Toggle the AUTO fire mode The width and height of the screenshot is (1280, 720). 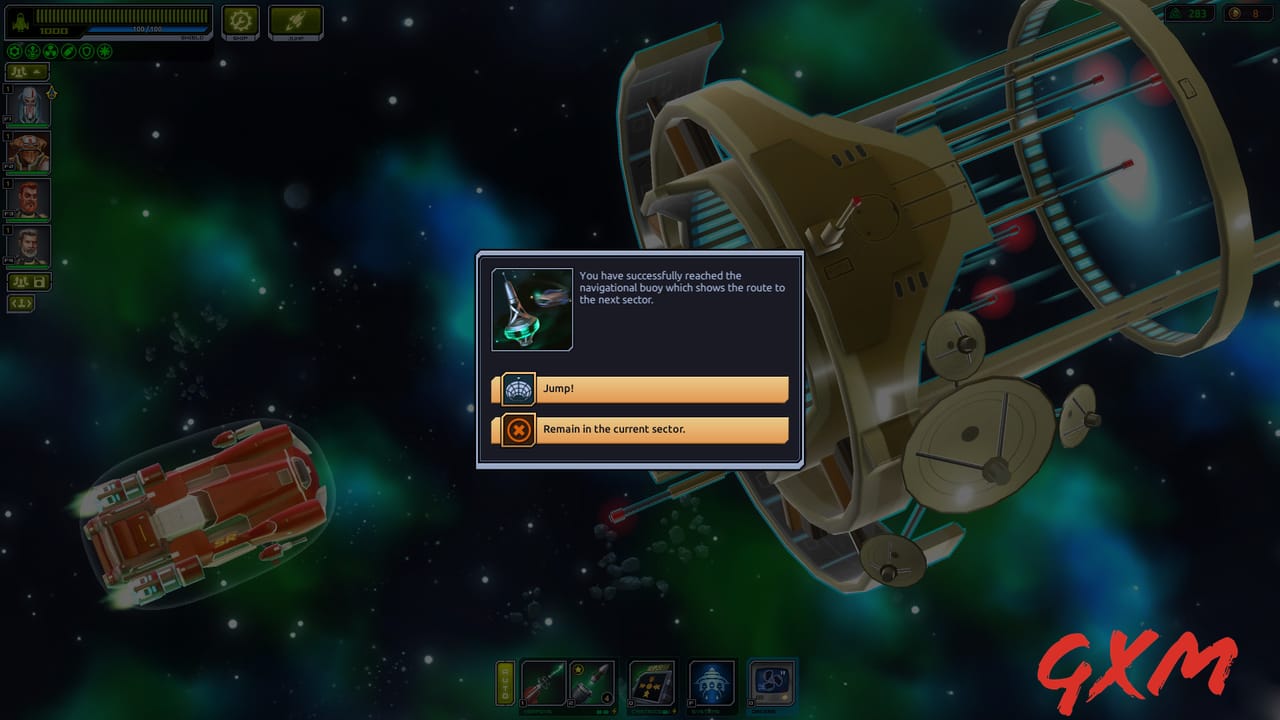(x=506, y=684)
